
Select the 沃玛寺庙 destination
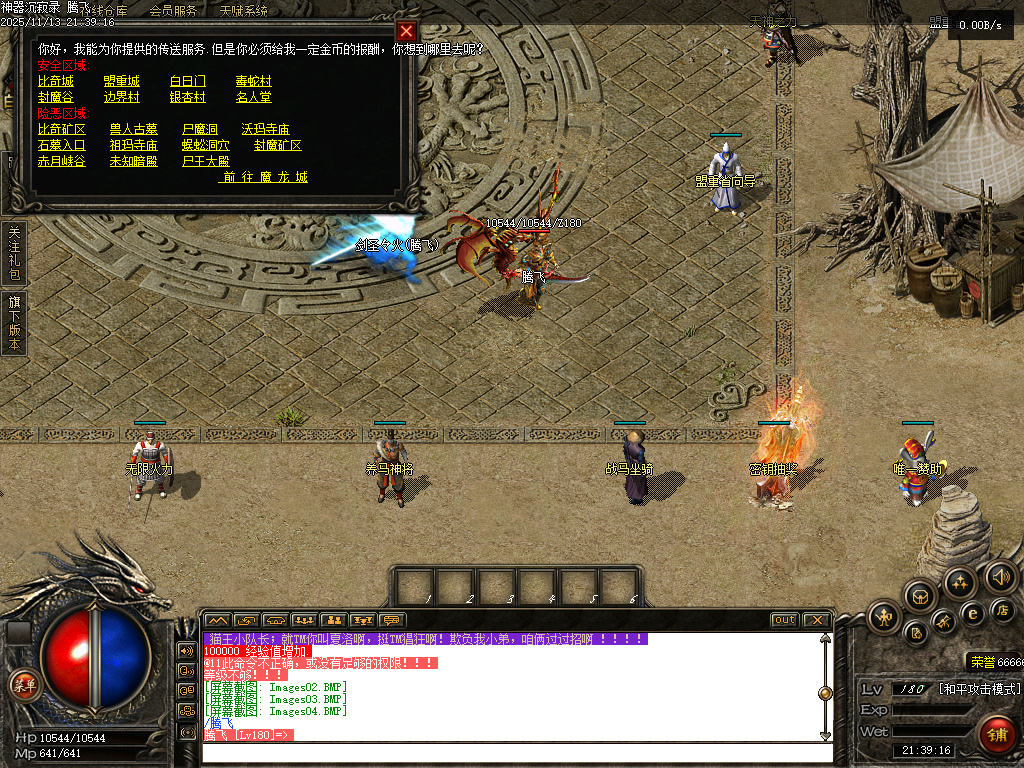[265, 129]
